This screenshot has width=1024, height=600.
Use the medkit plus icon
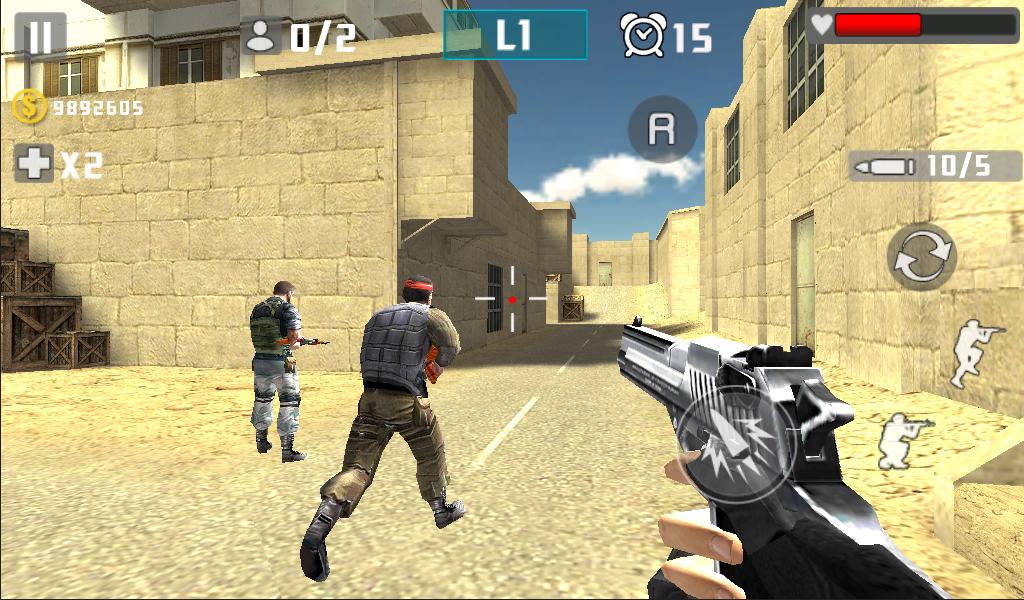pyautogui.click(x=34, y=163)
